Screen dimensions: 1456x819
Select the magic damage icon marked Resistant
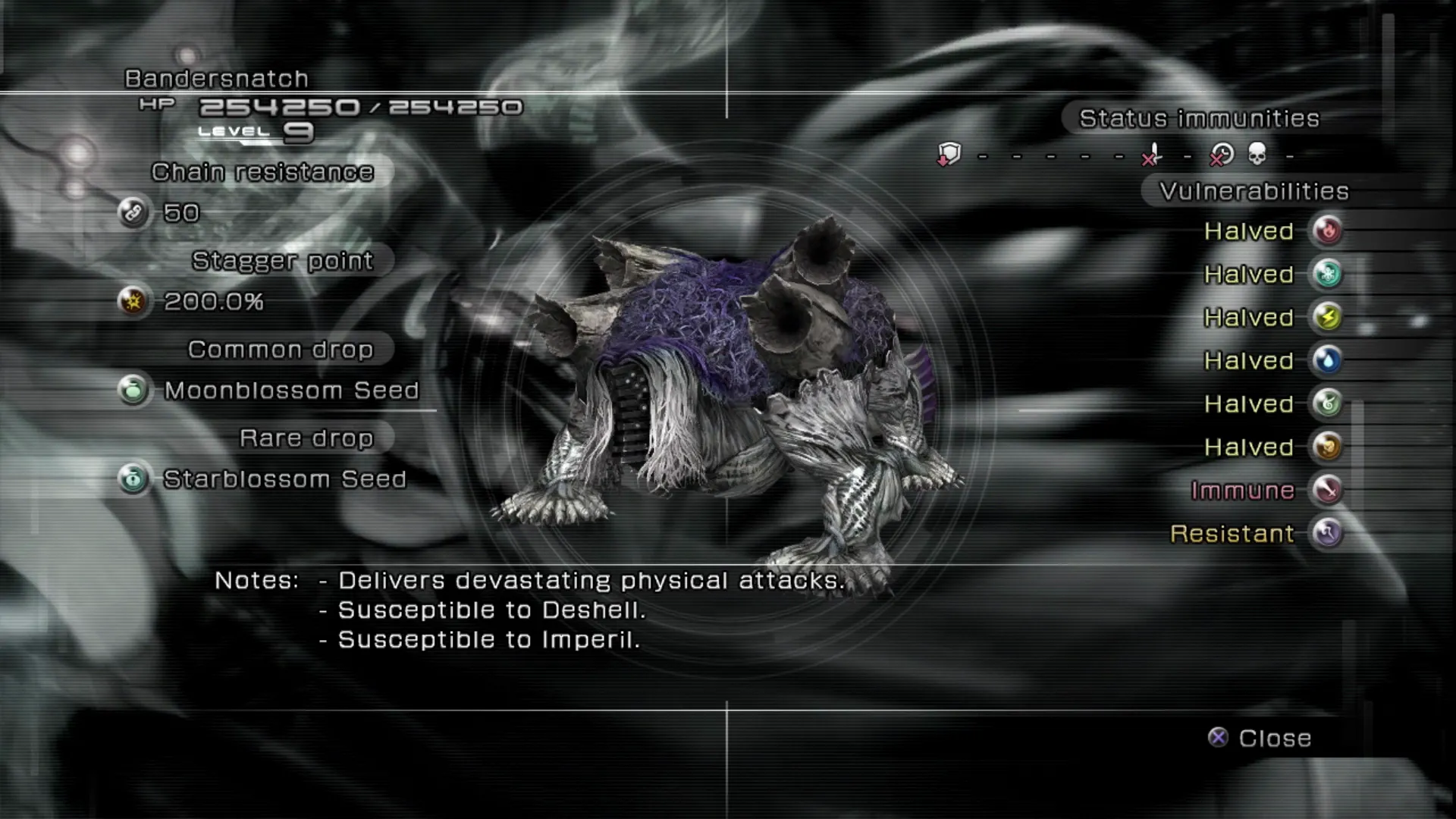[x=1327, y=533]
